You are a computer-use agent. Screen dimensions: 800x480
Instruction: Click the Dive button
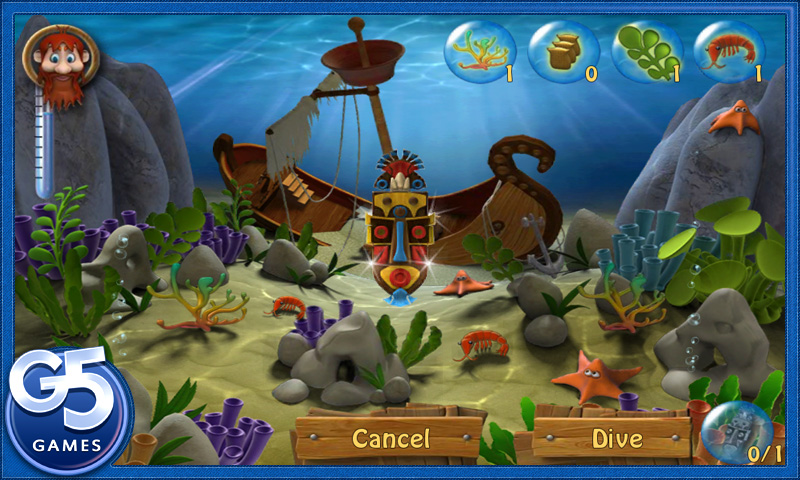[617, 438]
